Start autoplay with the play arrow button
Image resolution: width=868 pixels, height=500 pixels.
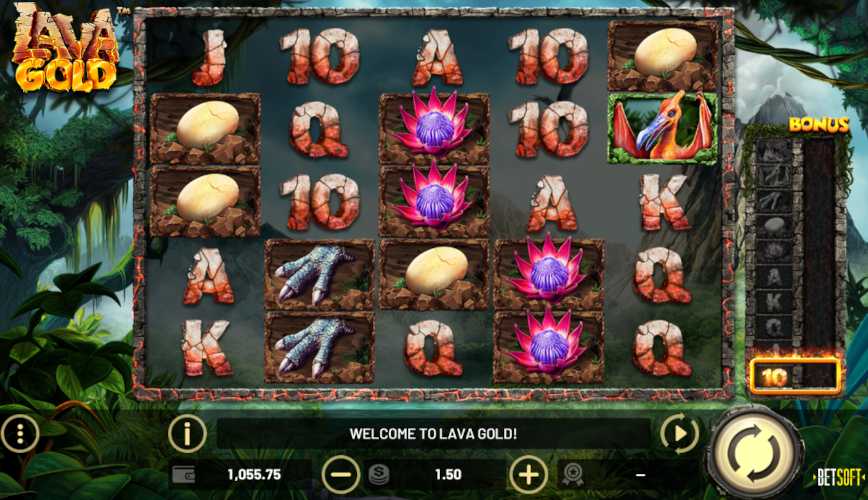[x=680, y=434]
